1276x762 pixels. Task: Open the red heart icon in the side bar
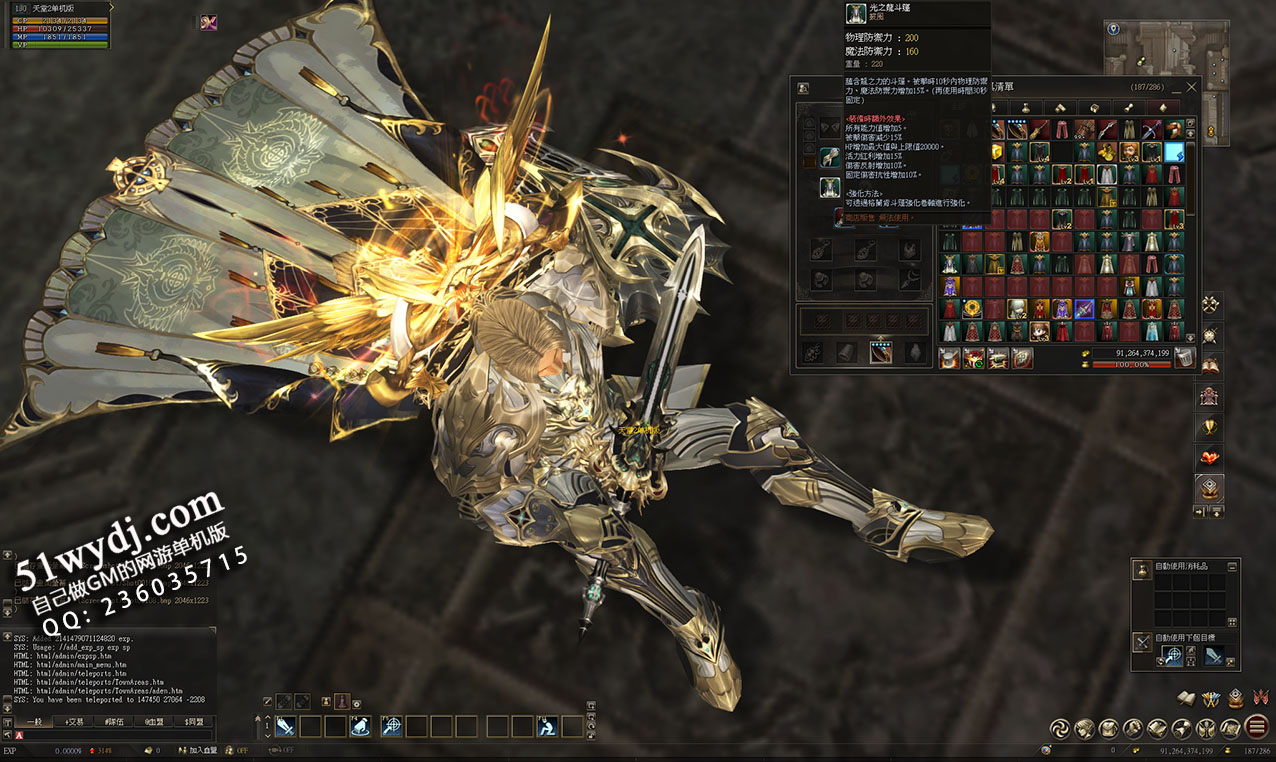[1210, 459]
